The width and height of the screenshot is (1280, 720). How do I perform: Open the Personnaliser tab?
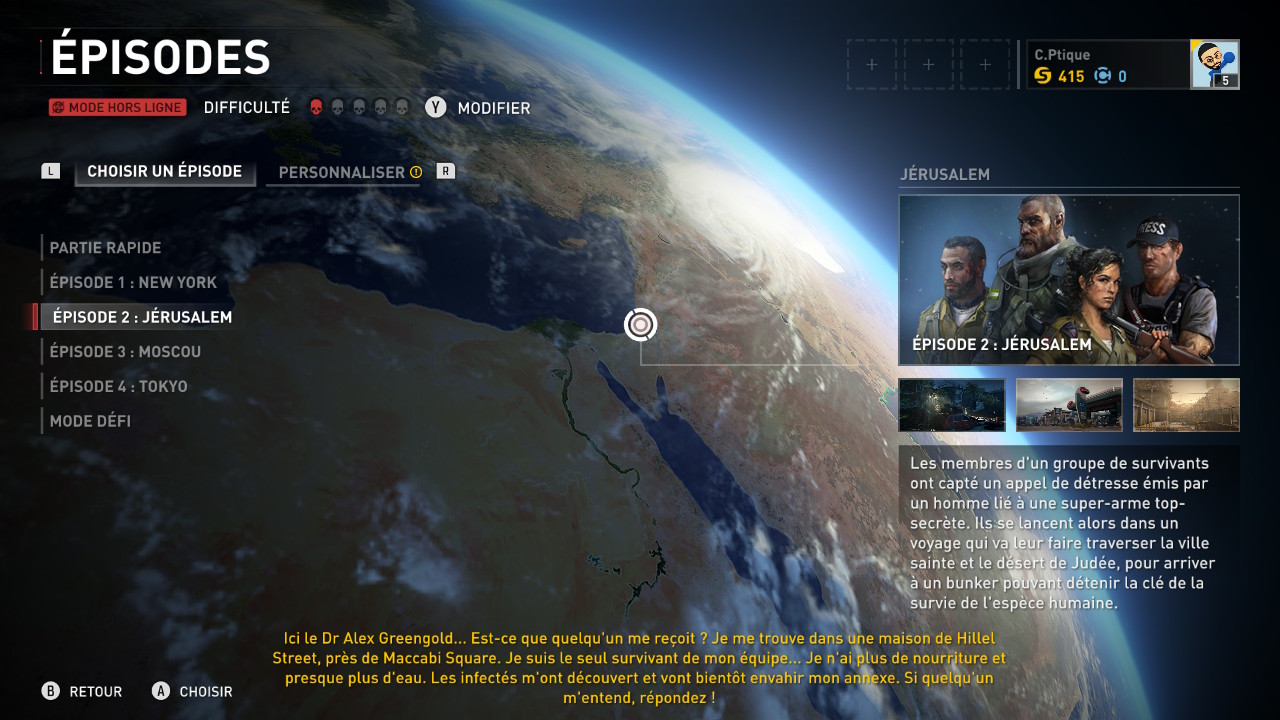(x=342, y=173)
